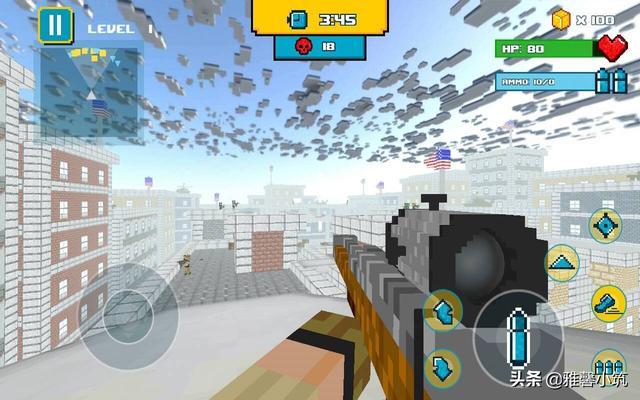Toggle the crosshair aim button
Image resolution: width=640 pixels, height=400 pixels.
[x=604, y=224]
